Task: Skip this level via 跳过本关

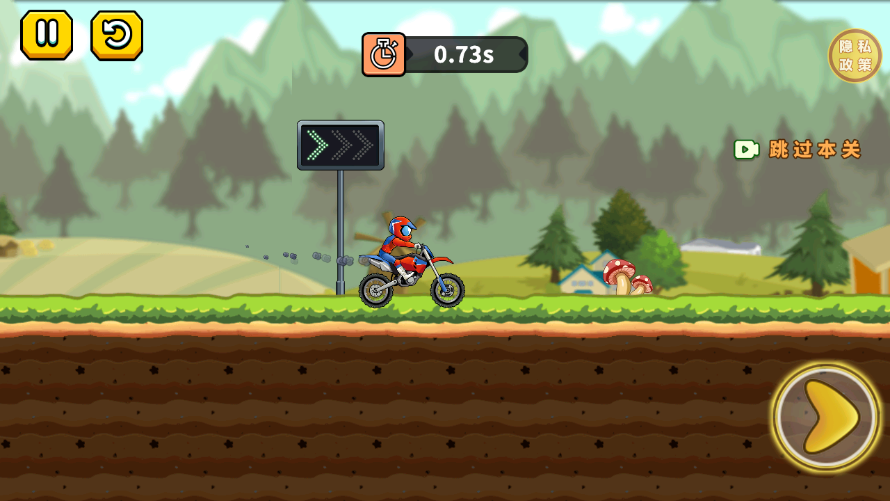Action: [x=798, y=149]
